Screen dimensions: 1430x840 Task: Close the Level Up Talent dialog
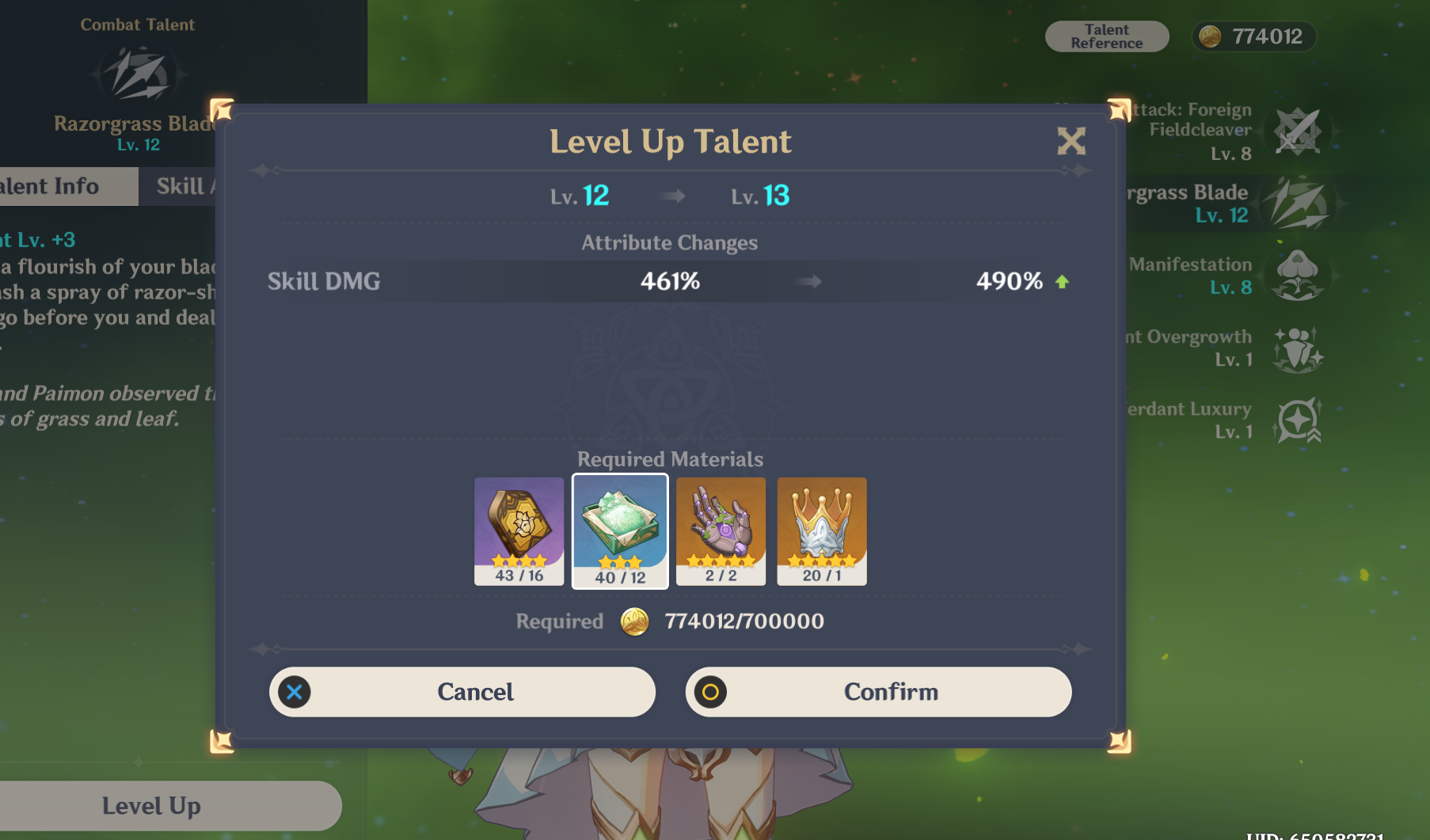click(1071, 143)
